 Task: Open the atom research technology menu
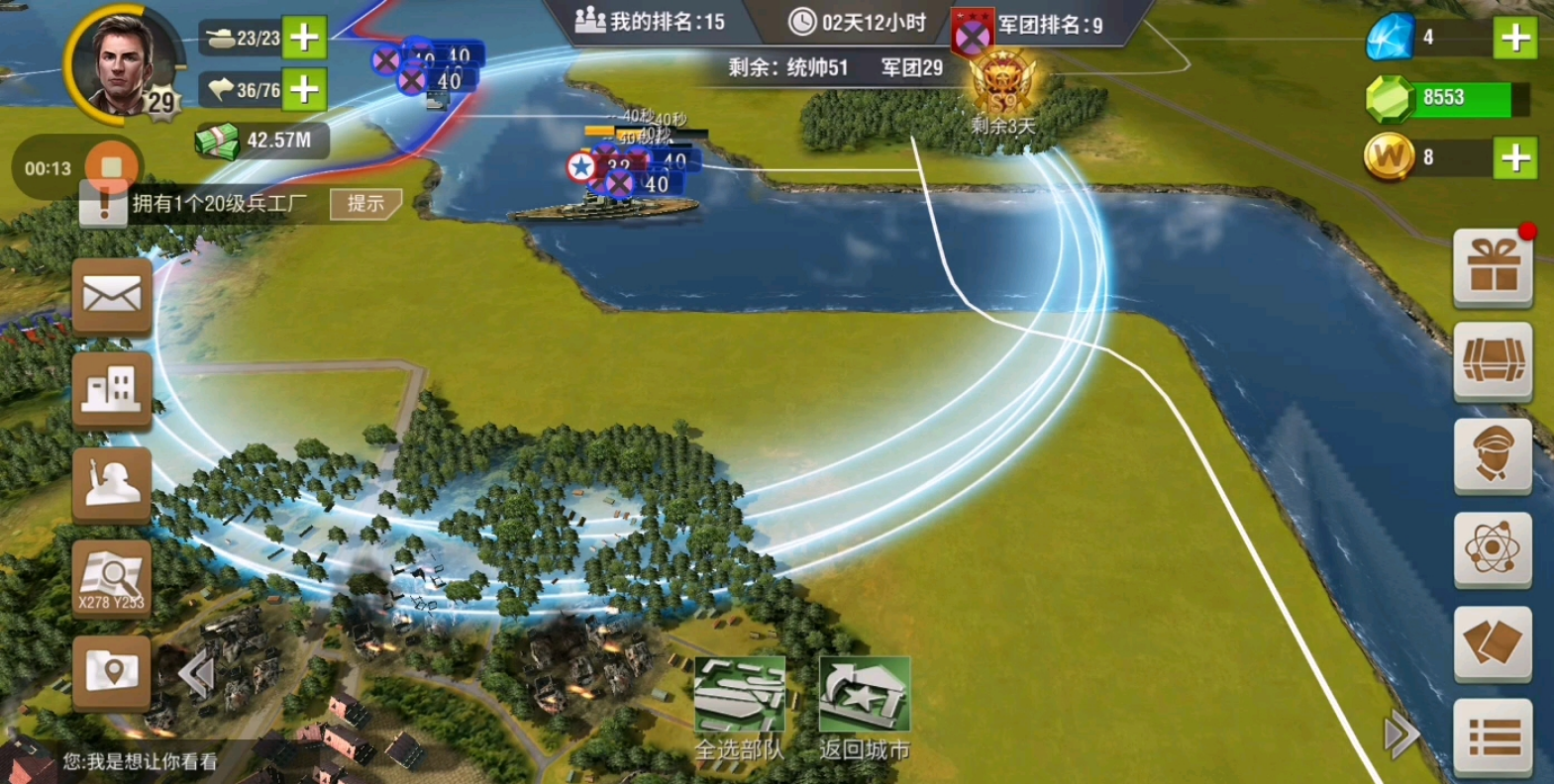(x=1493, y=549)
